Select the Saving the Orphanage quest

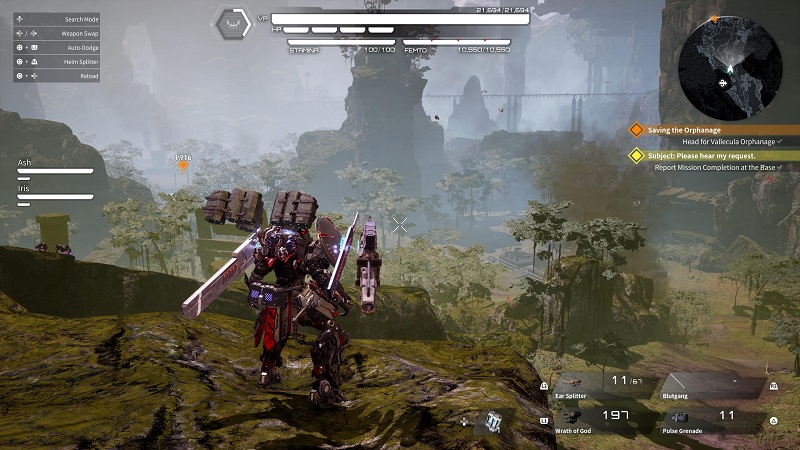pos(684,129)
